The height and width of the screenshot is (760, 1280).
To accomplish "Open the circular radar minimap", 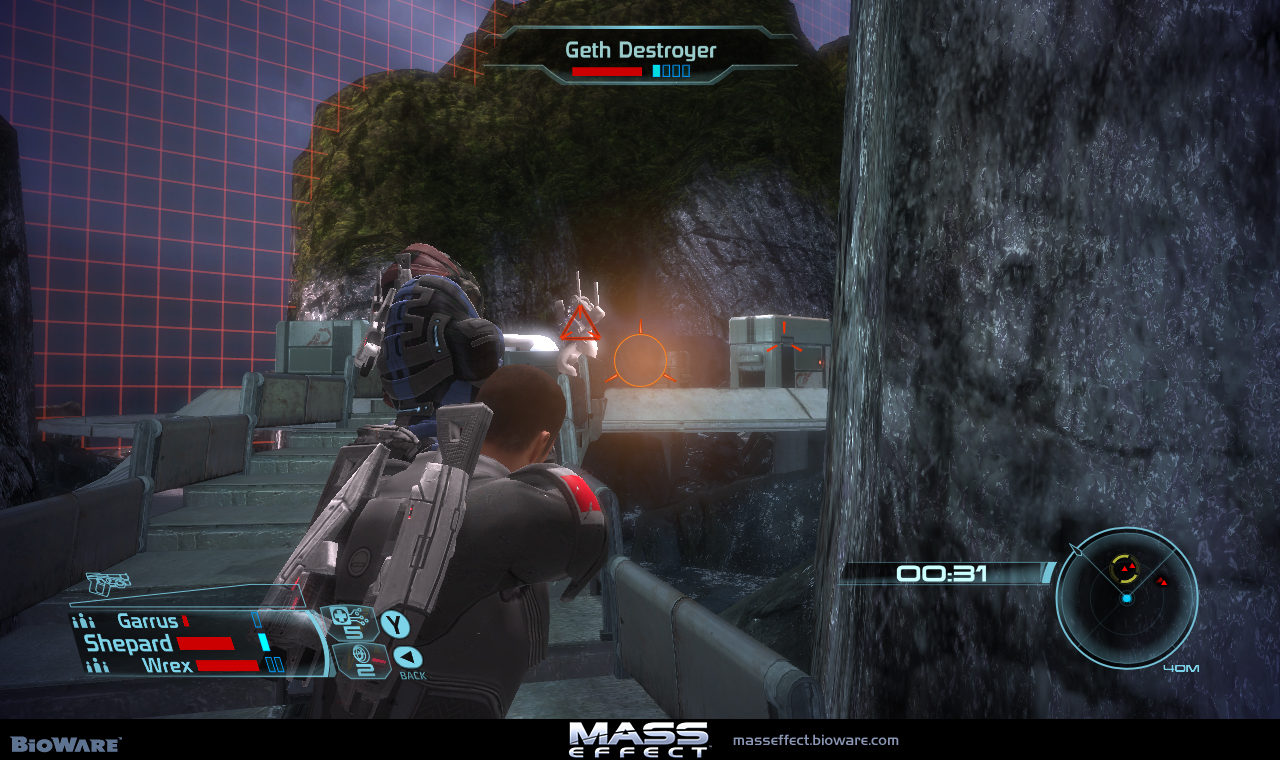I will pos(1127,598).
